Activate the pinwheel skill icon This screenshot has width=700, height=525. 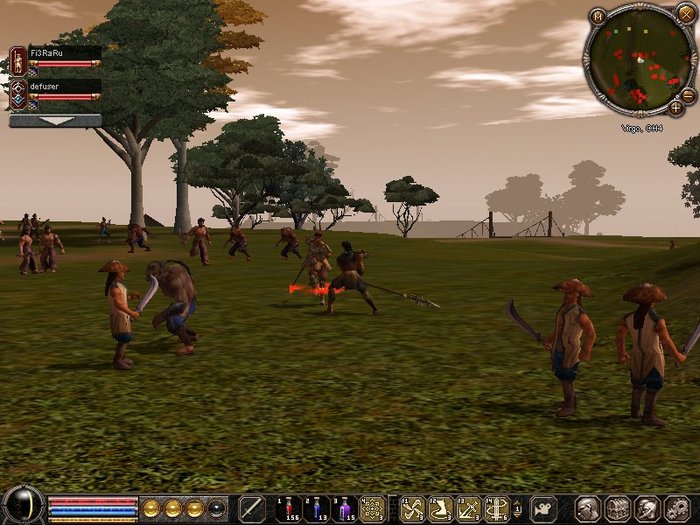410,508
